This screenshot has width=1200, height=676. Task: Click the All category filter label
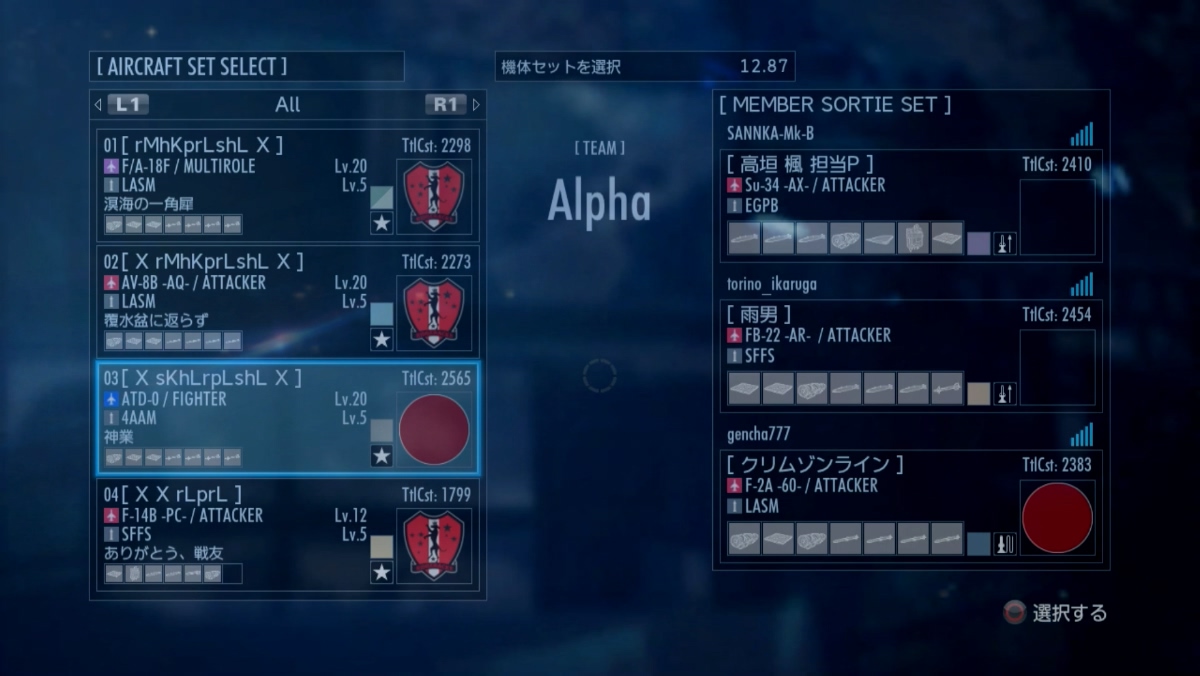(287, 104)
